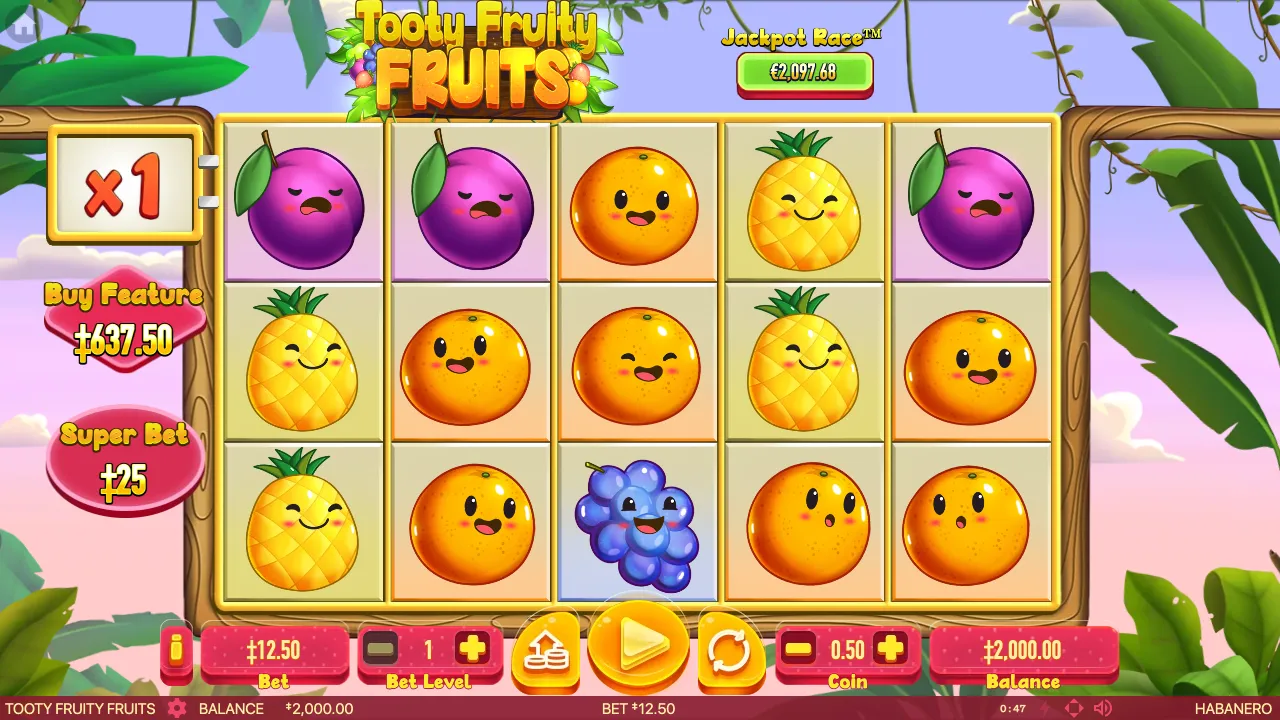Toggle fullscreen with the diamond expand icon
The image size is (1280, 720).
[x=1073, y=708]
